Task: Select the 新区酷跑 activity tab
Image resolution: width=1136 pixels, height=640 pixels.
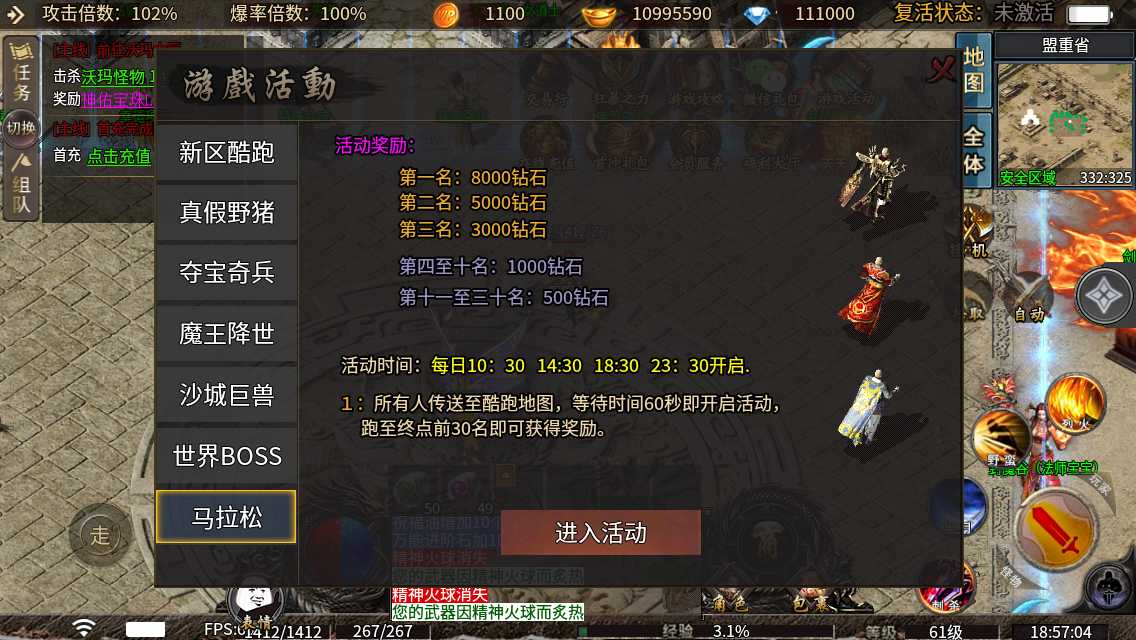Action: [227, 152]
